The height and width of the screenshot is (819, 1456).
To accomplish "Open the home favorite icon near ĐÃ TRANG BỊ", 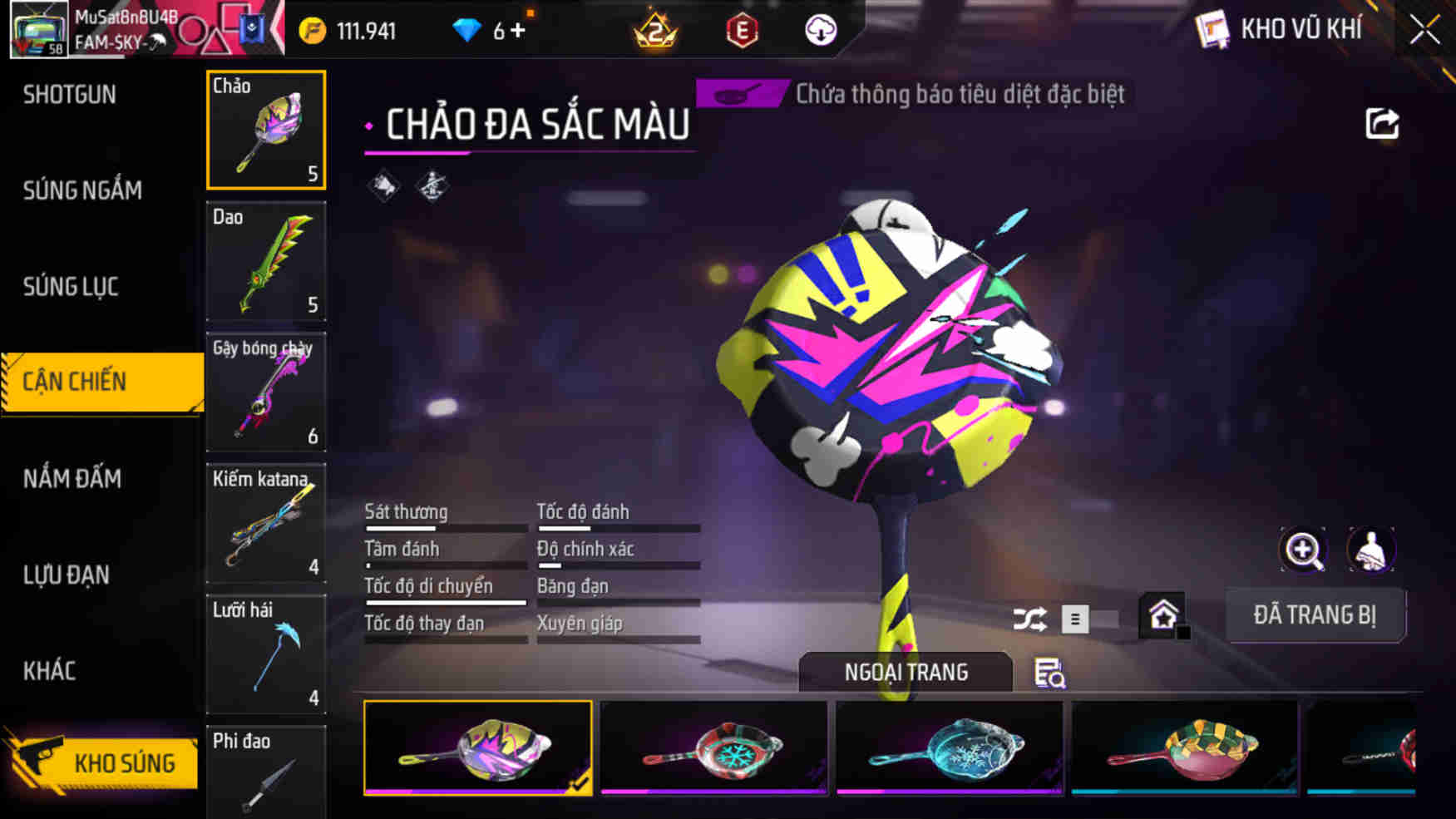I will [x=1163, y=613].
